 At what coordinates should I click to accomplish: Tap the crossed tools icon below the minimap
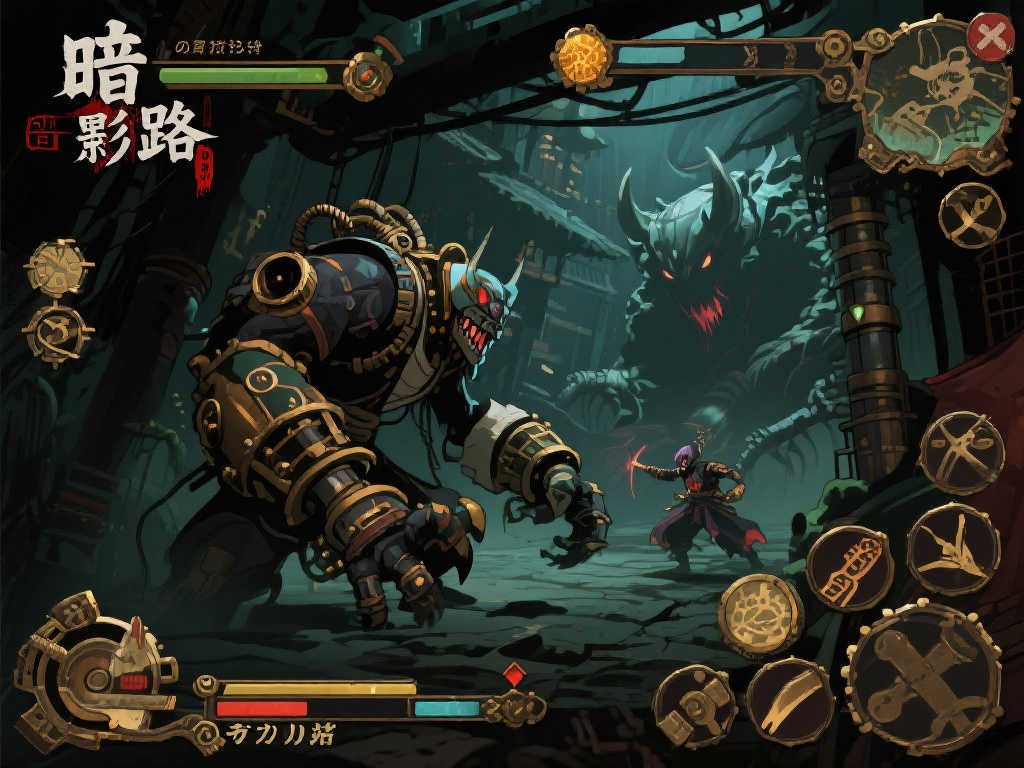pyautogui.click(x=971, y=215)
